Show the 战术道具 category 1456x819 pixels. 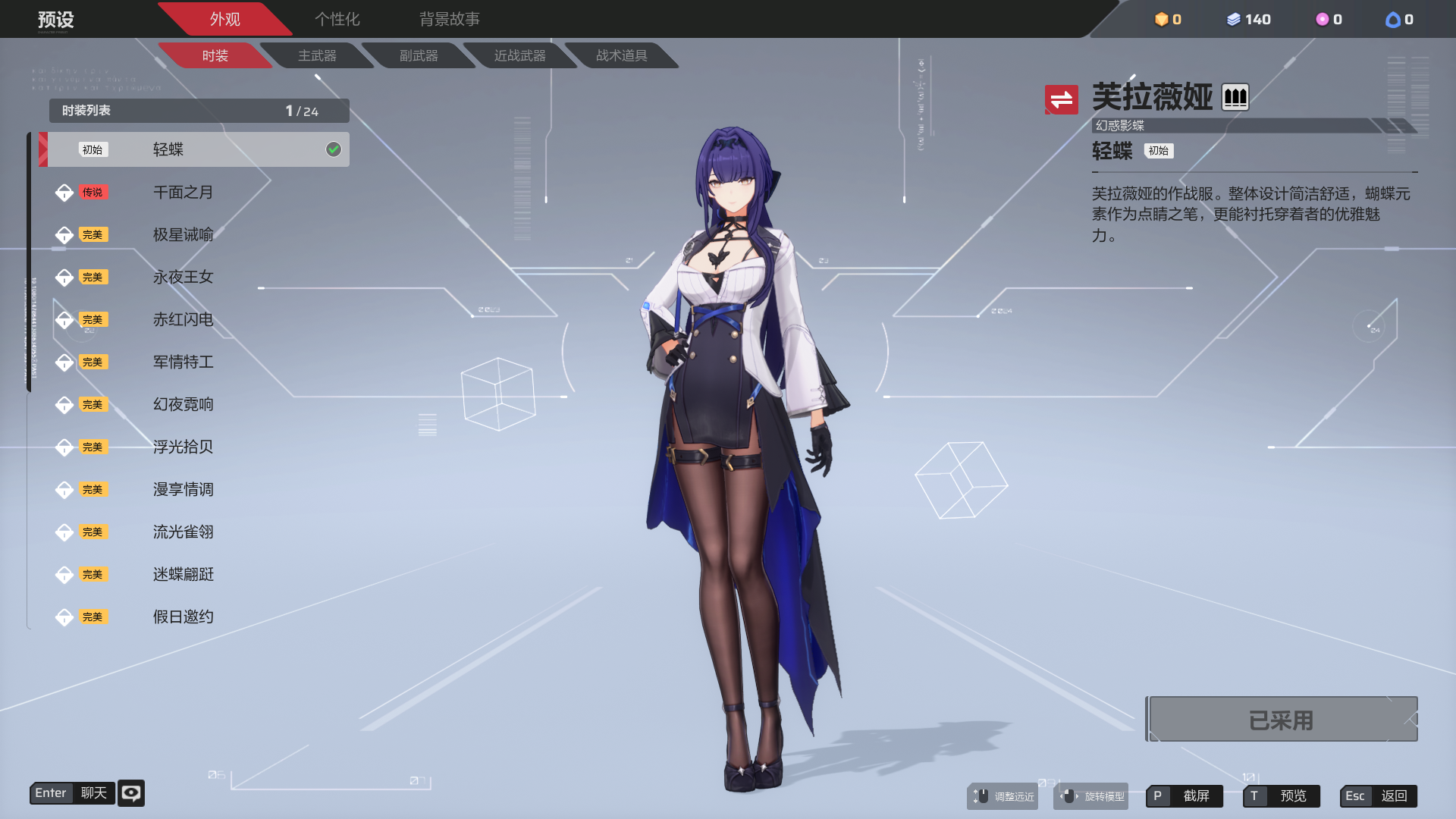pyautogui.click(x=622, y=55)
